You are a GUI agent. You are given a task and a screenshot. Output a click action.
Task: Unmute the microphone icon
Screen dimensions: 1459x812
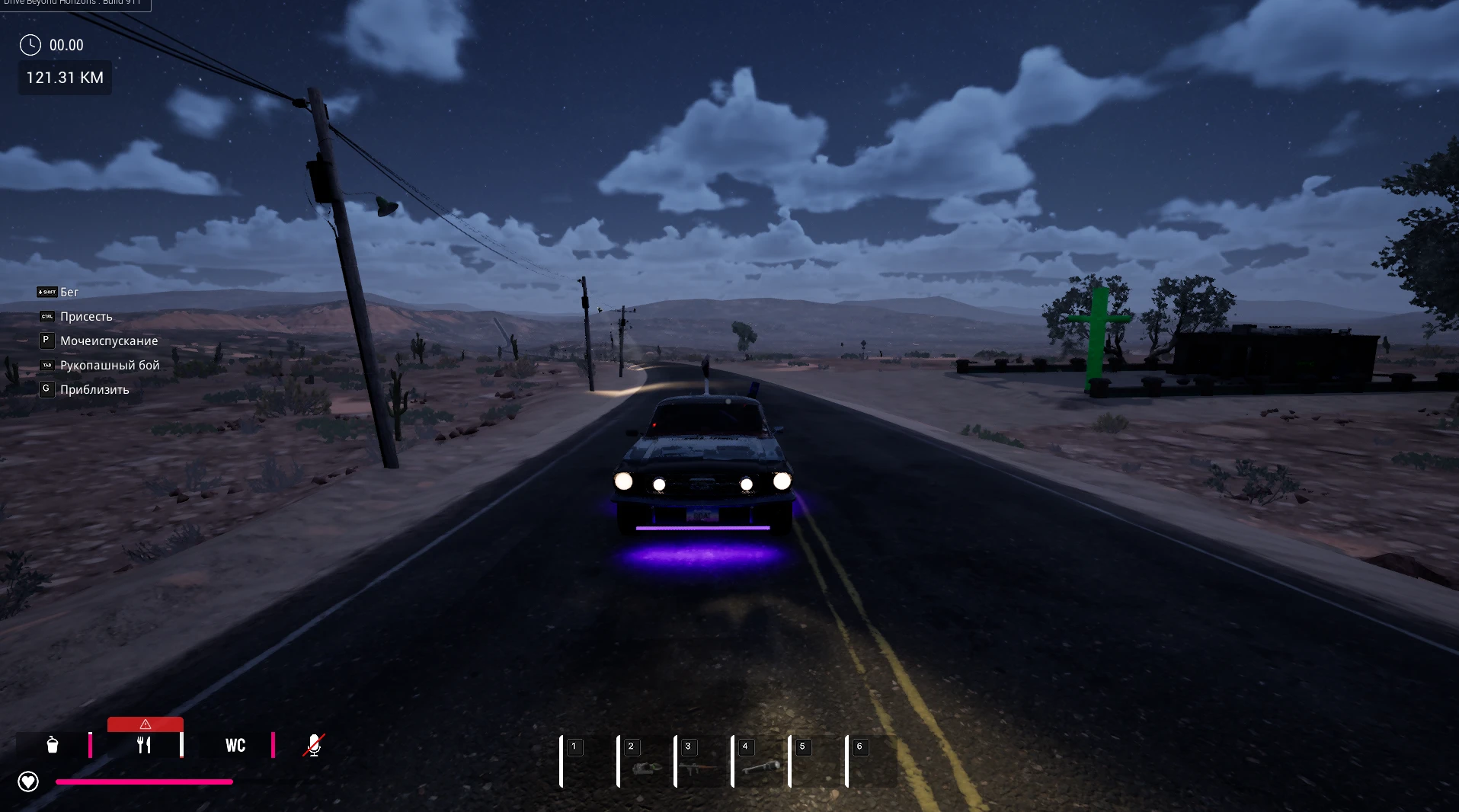tap(312, 745)
